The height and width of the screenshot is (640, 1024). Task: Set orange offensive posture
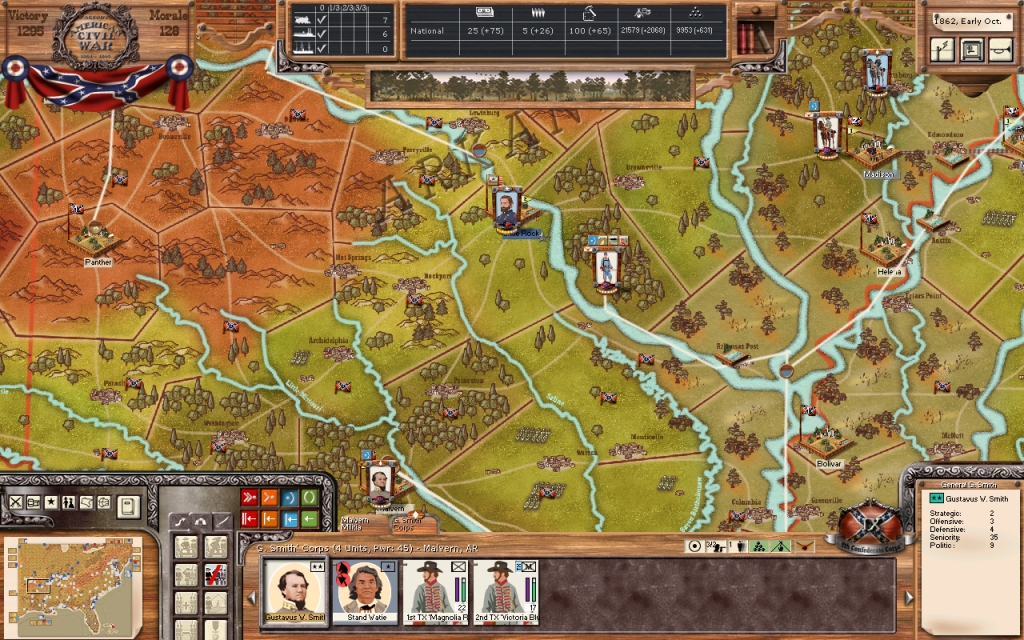[269, 497]
